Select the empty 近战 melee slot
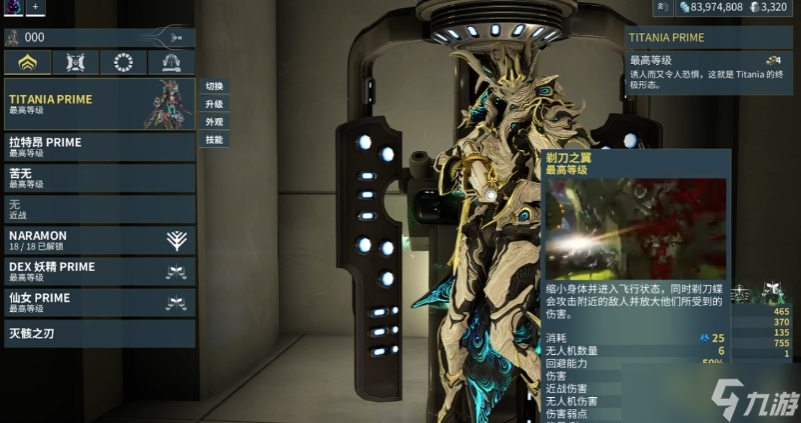The height and width of the screenshot is (423, 801). coord(100,209)
